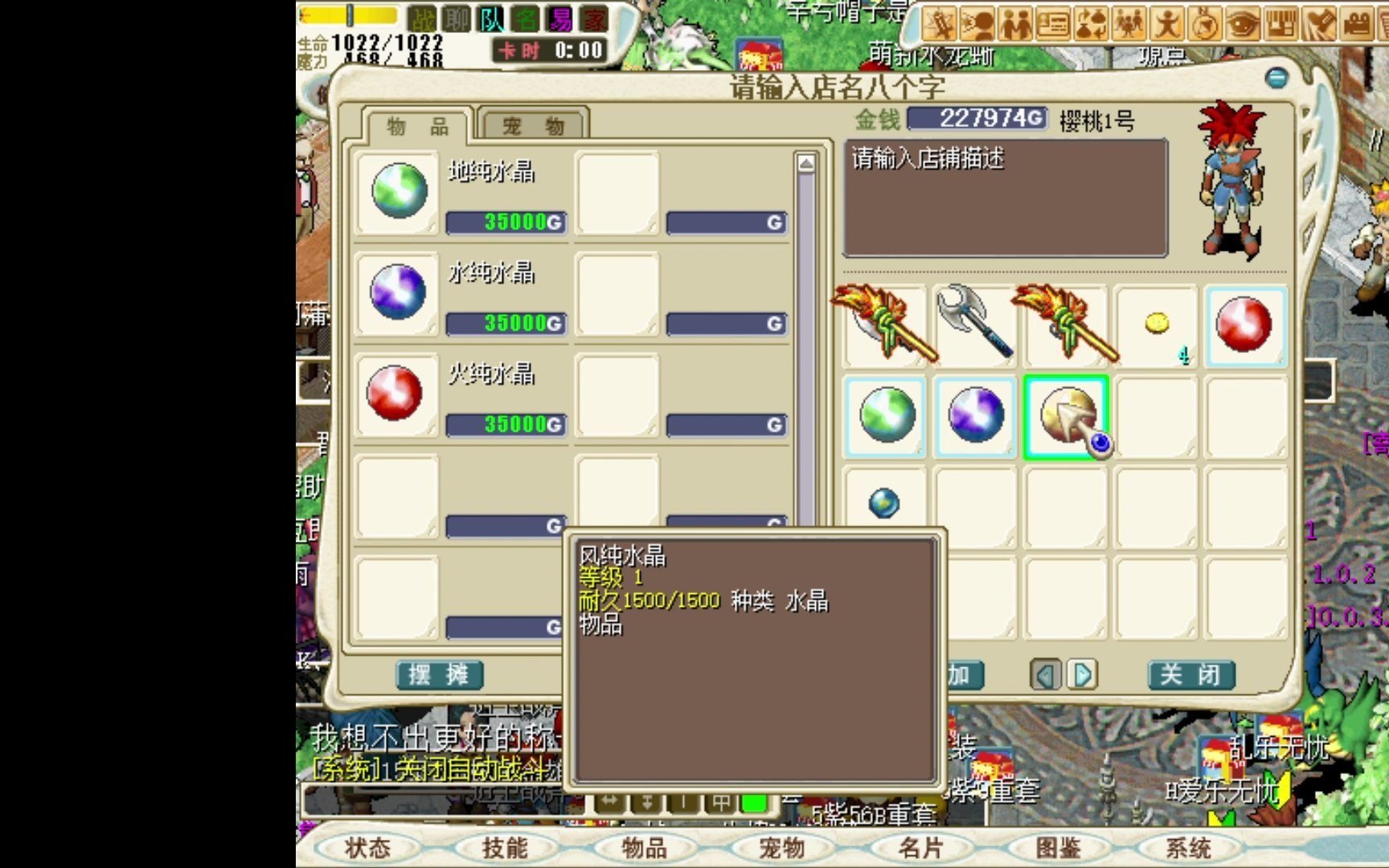Pick the steel axe inventory slot
Screen dimensions: 1389x868
(975, 323)
